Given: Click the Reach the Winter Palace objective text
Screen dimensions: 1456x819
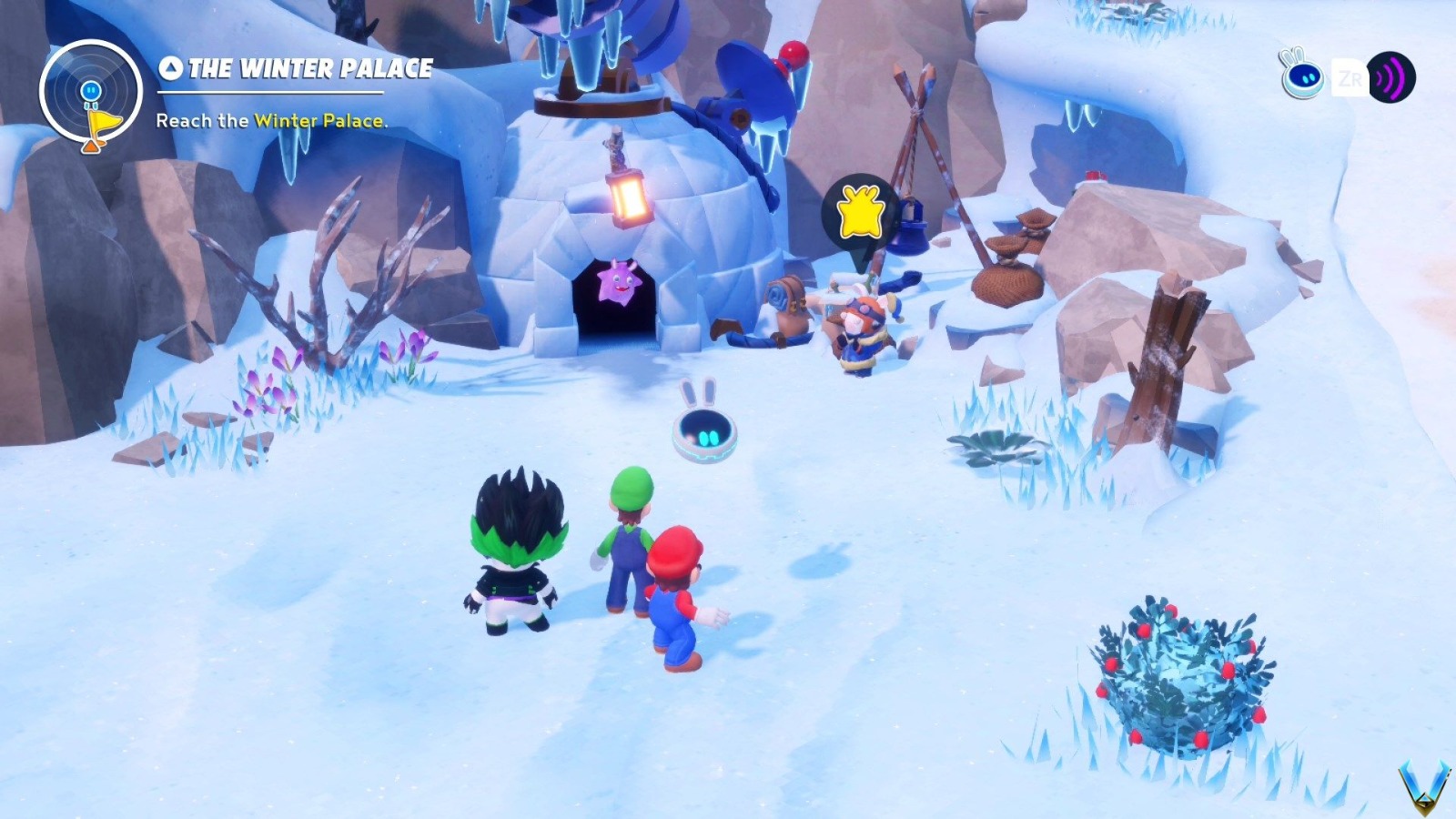Looking at the screenshot, I should click(270, 119).
